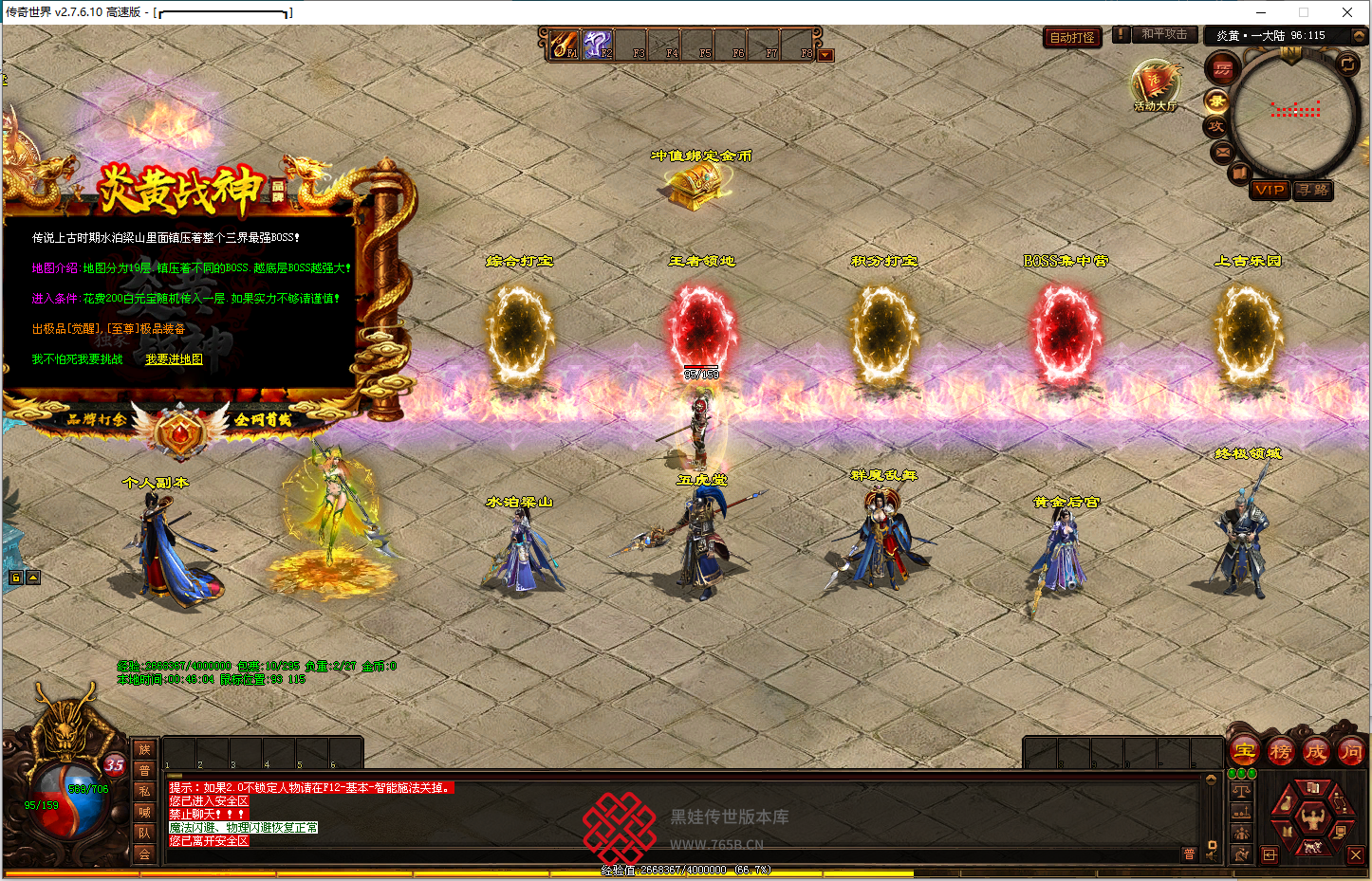Click the scales trade icon
Screen dimensions: 1372x881
[1241, 791]
